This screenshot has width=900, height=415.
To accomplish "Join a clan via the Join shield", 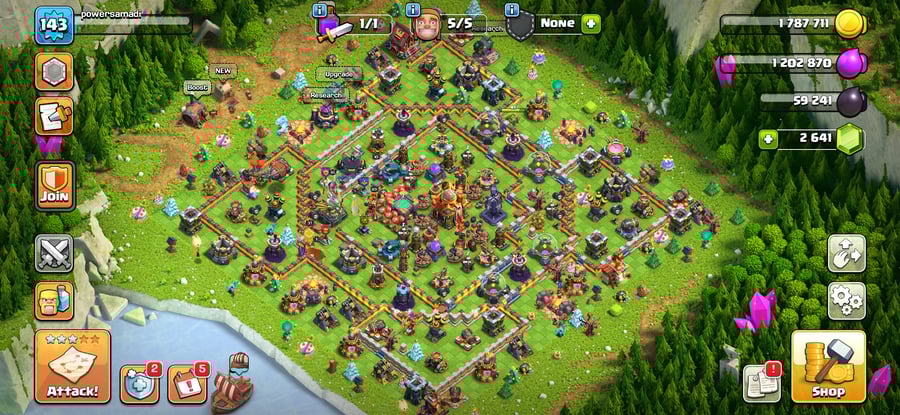I will [54, 186].
